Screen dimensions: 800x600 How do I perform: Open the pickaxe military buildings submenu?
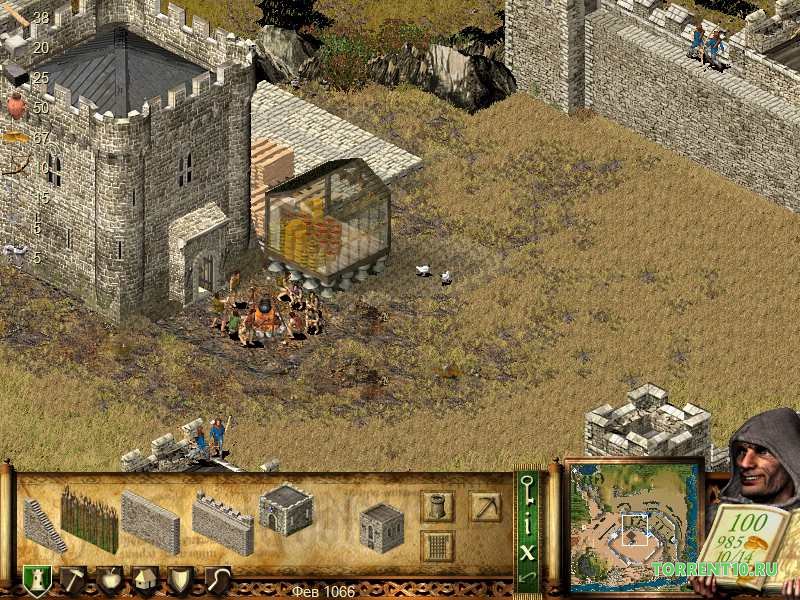click(x=486, y=507)
